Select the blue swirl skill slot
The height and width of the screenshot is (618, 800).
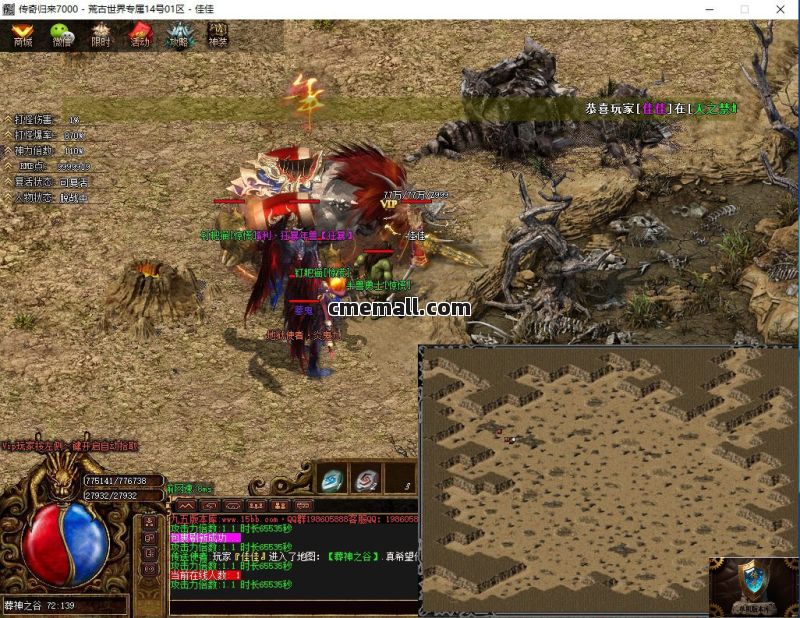point(332,479)
